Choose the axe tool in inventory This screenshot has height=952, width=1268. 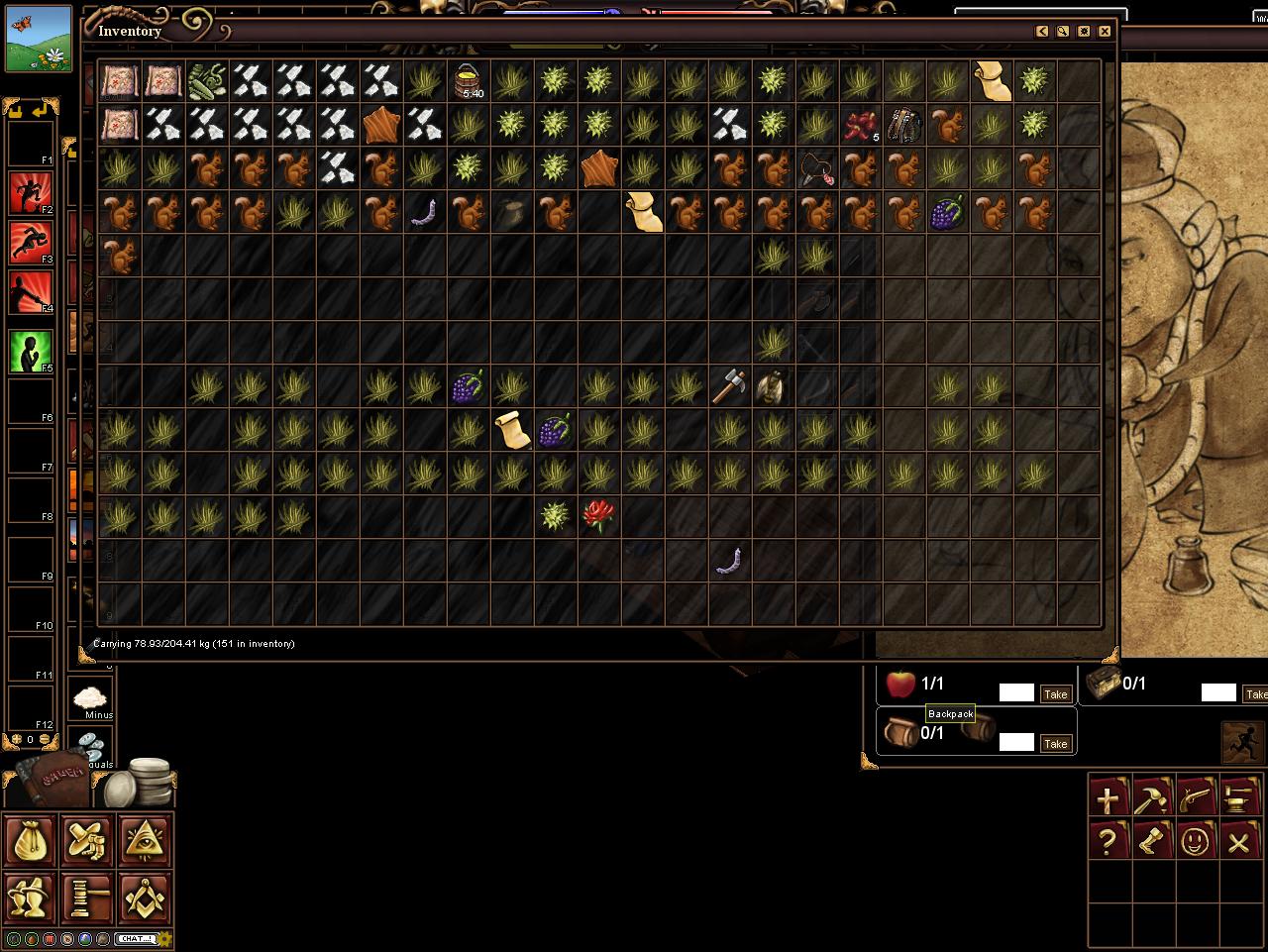pos(729,385)
